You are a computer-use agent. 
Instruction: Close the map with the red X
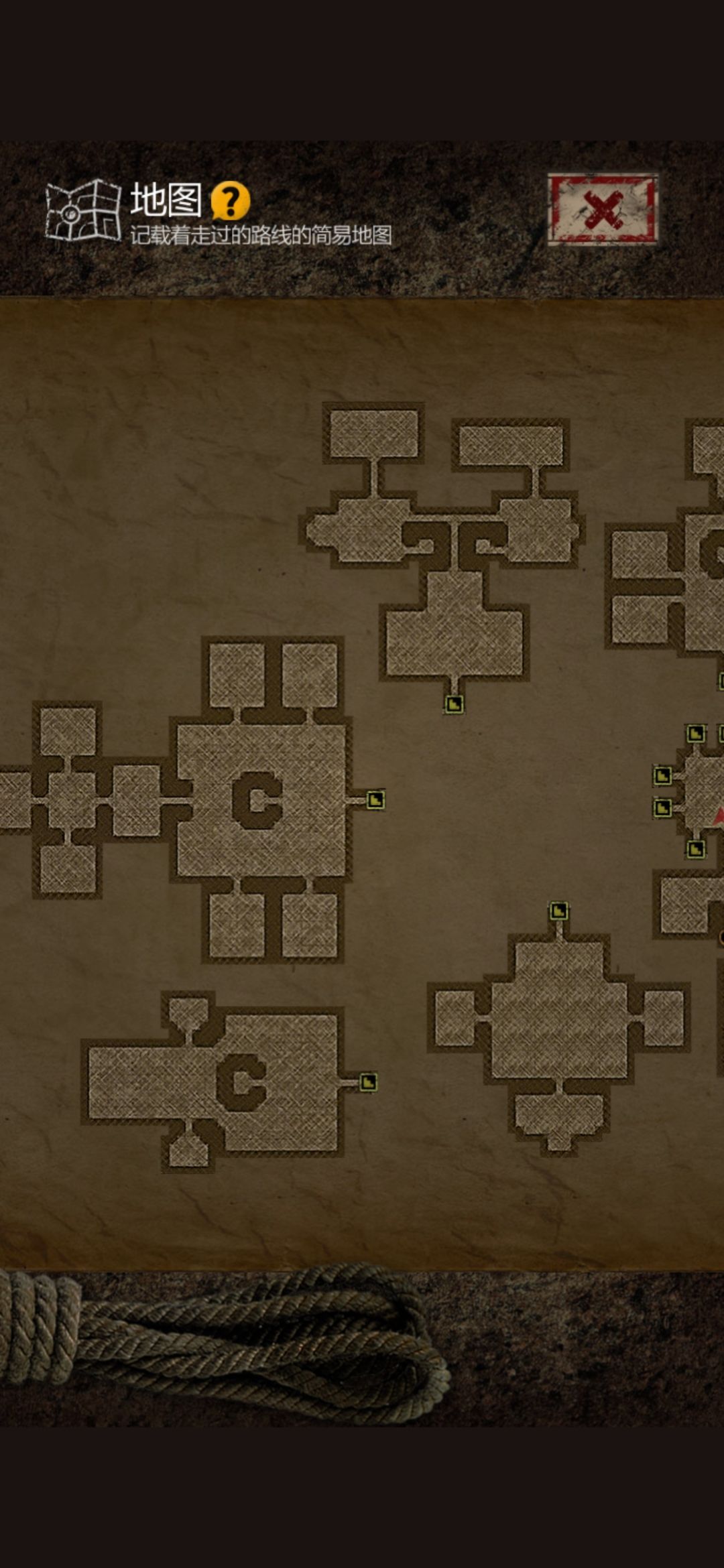pyautogui.click(x=602, y=209)
